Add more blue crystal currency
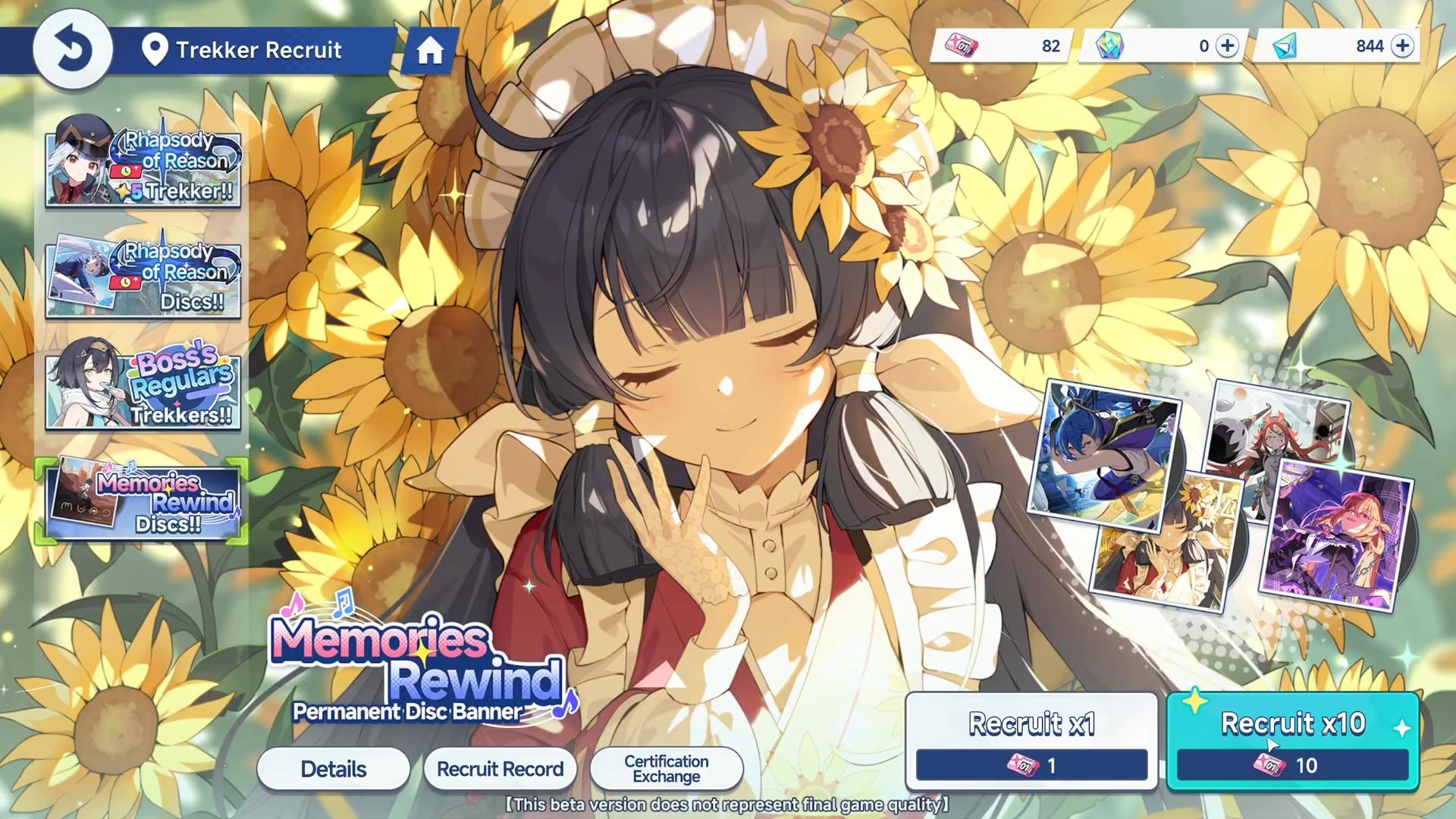 tap(1403, 46)
